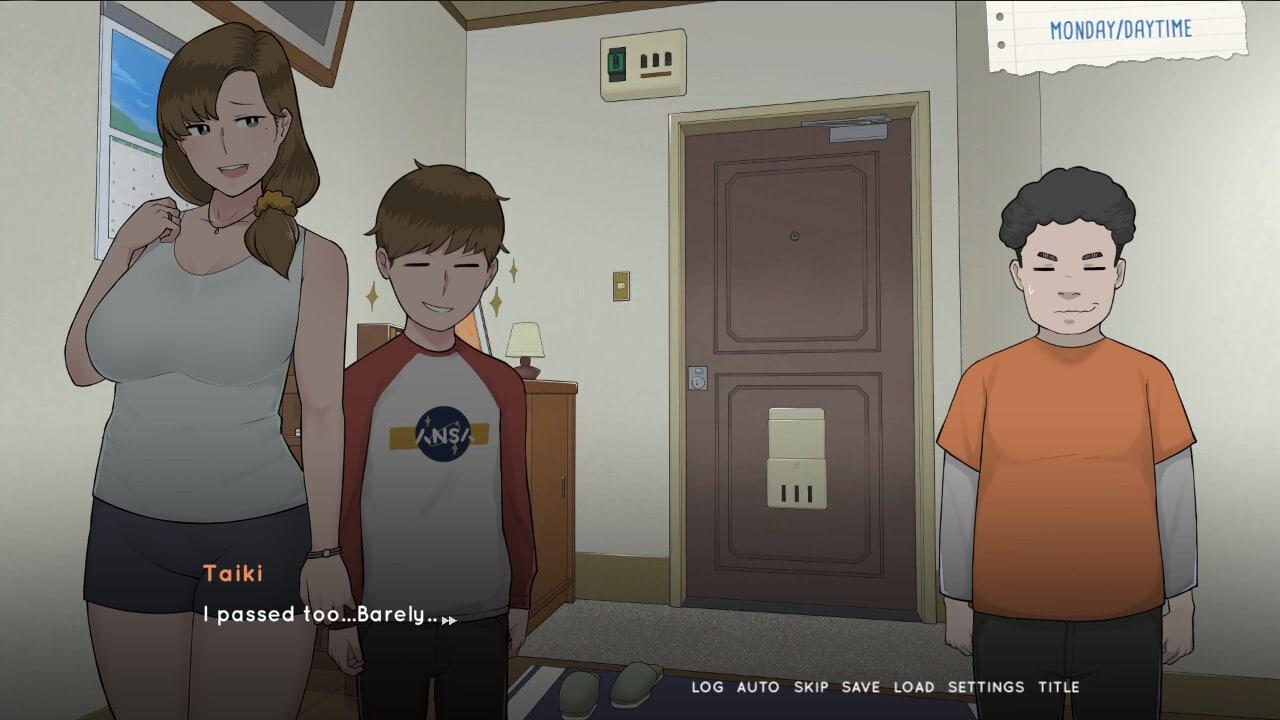Click the mail slot on the door
This screenshot has height=720, width=1280.
(x=795, y=460)
